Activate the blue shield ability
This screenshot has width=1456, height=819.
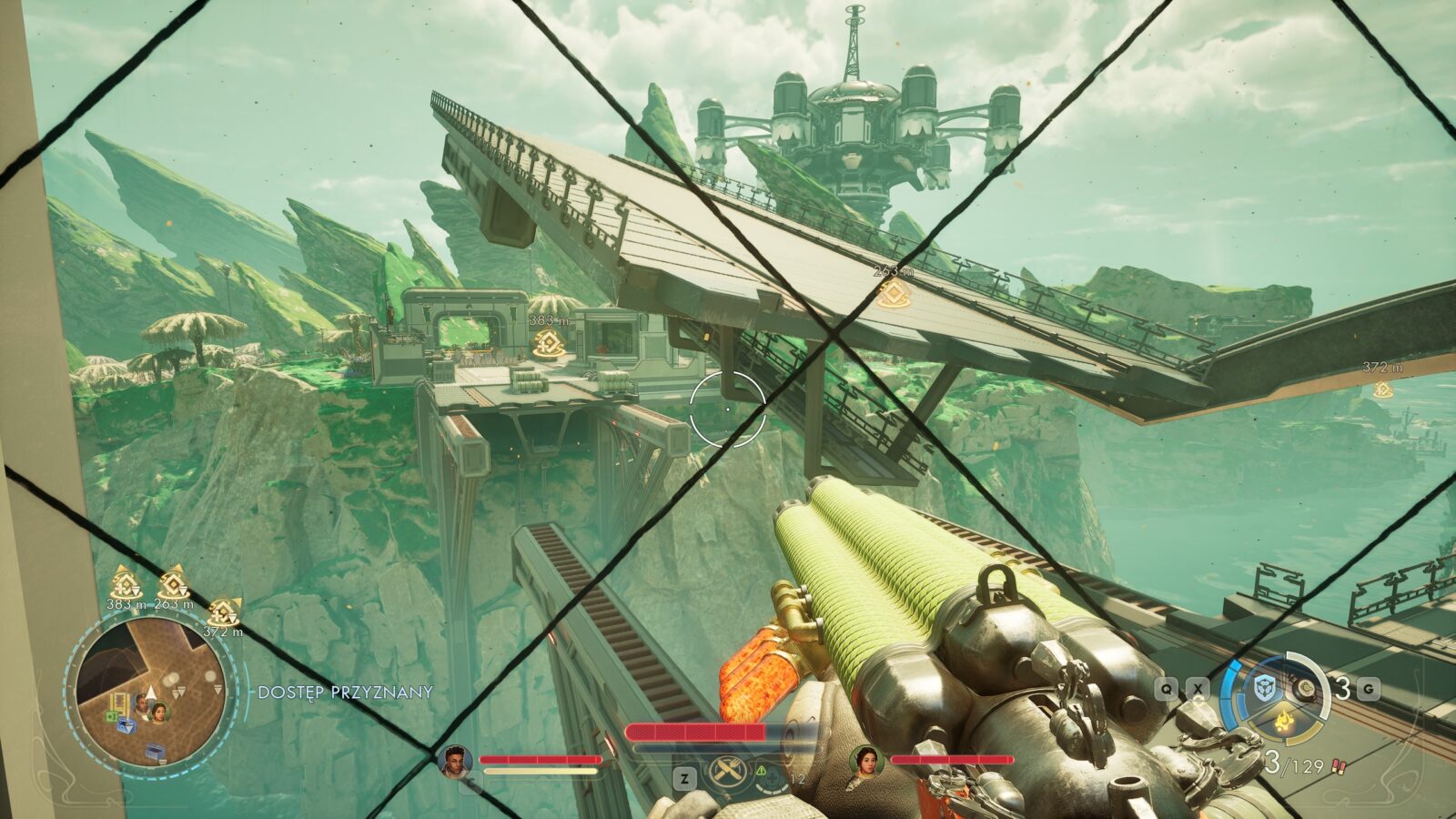[1266, 687]
